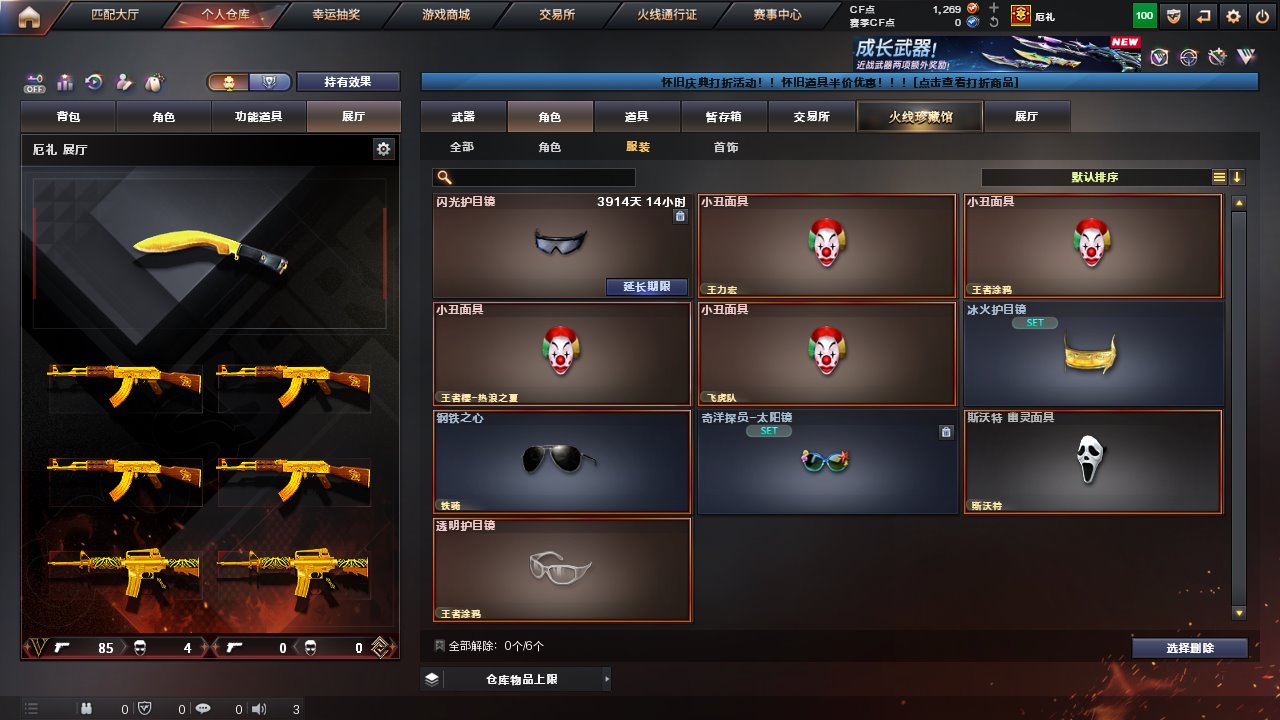Screen dimensions: 1280x720
Task: Extend duration with 延长期限 button
Action: (x=647, y=287)
